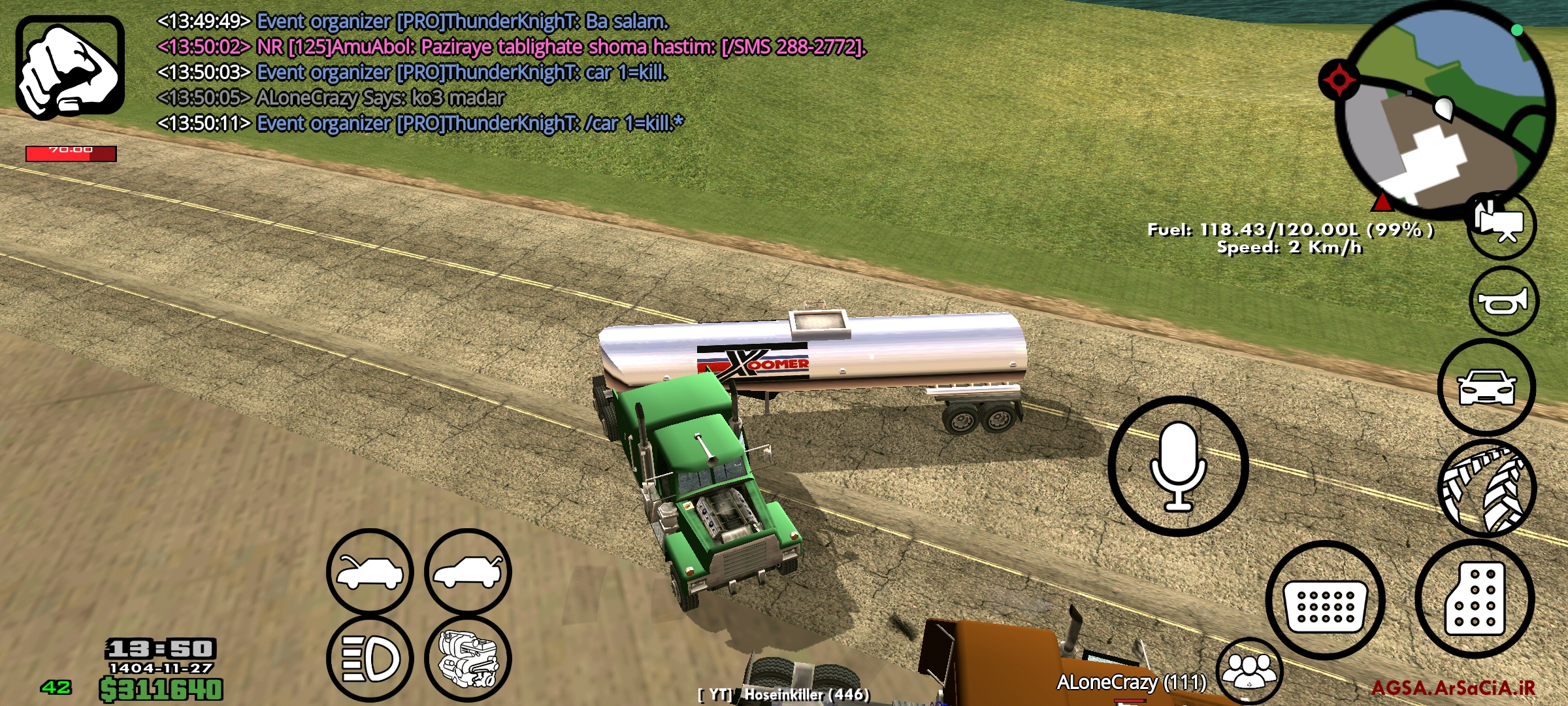This screenshot has width=1568, height=706.
Task: Open the chat message log
Action: (510, 72)
